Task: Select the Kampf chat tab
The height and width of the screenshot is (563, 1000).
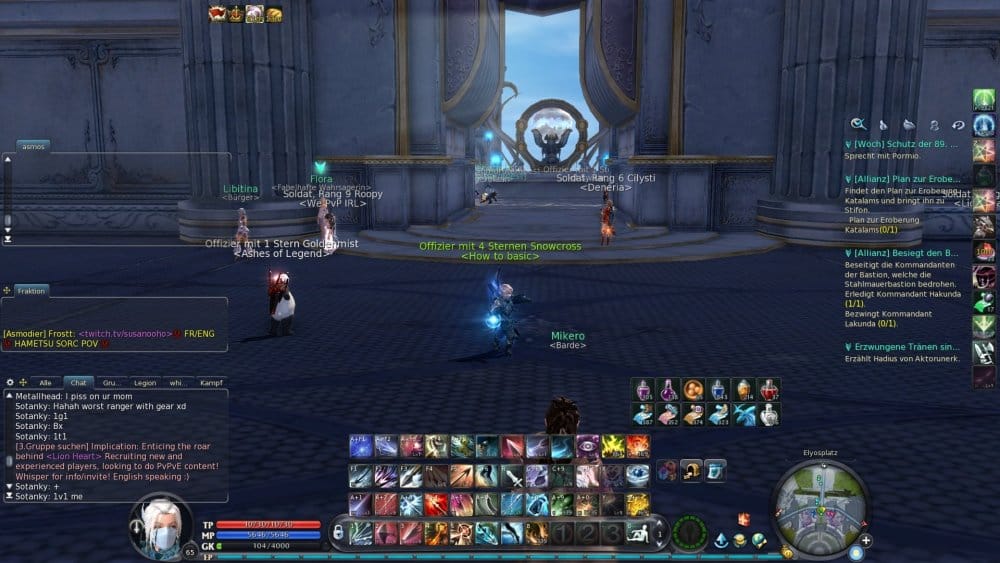Action: [211, 382]
